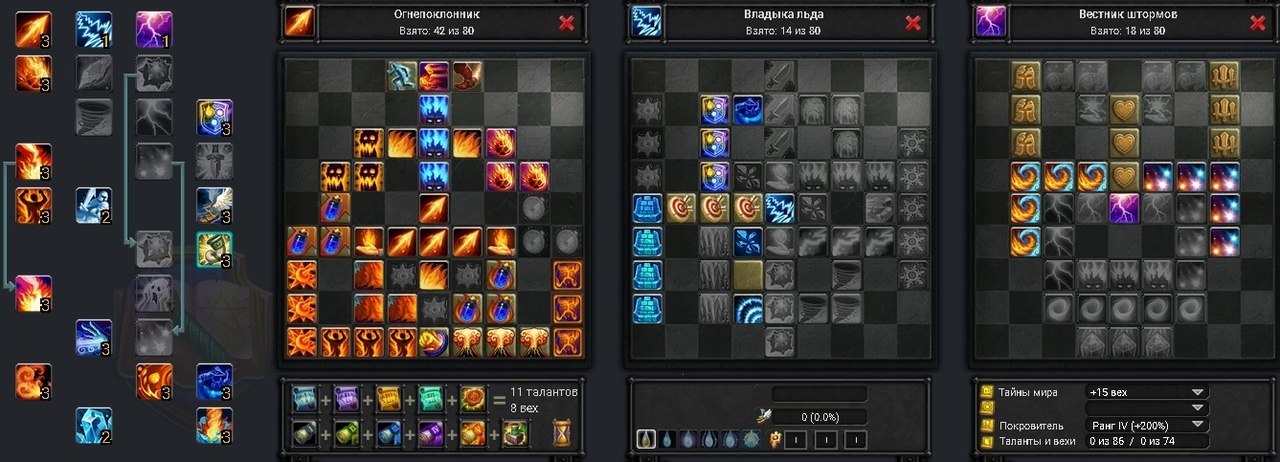The image size is (1280, 462).
Task: Click the empty dropdown below Тайны мира
Action: coord(1146,408)
